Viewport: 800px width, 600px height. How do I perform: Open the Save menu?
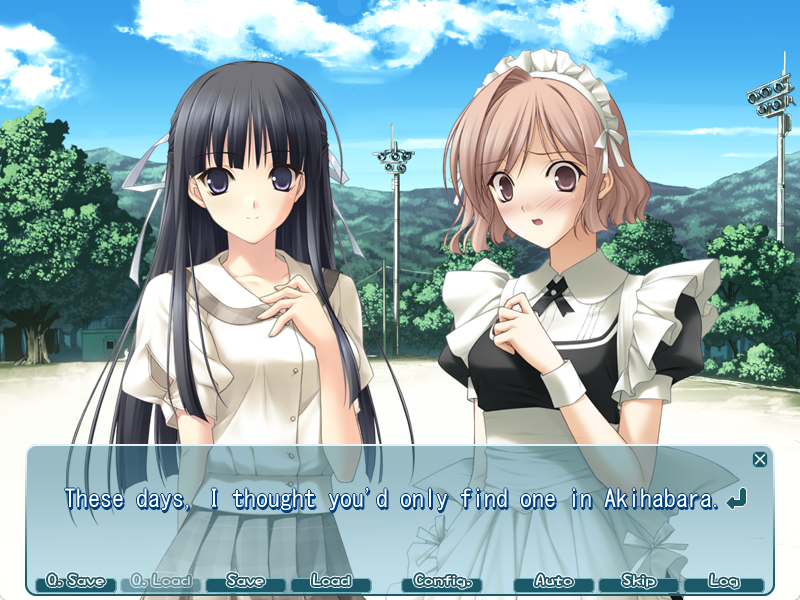point(245,581)
